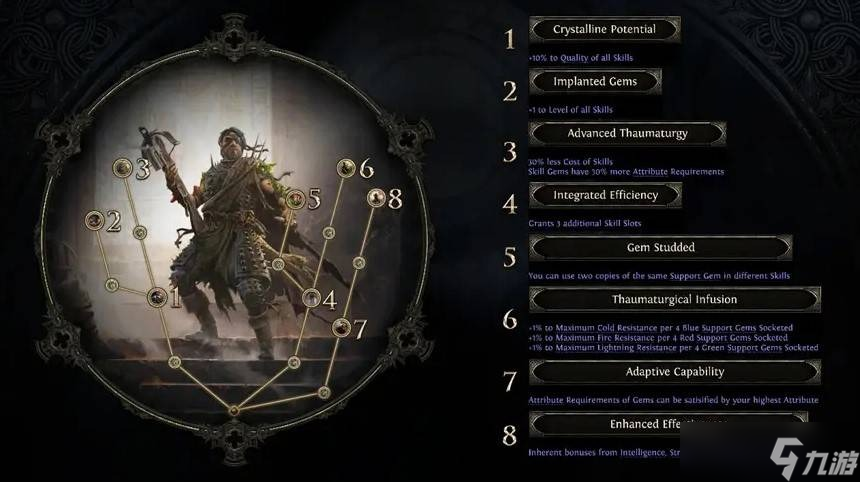This screenshot has height=482, width=860.
Task: Select the Implanted Gems name banner
Action: (595, 82)
